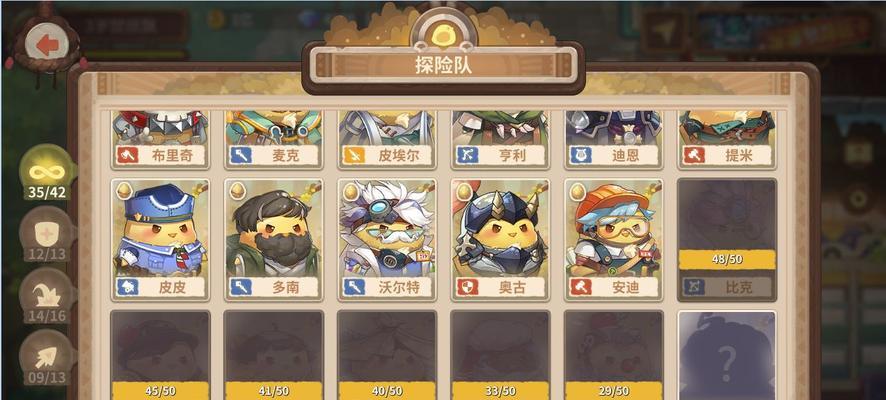Open the unknown question mark card
886x400 pixels.
[727, 355]
